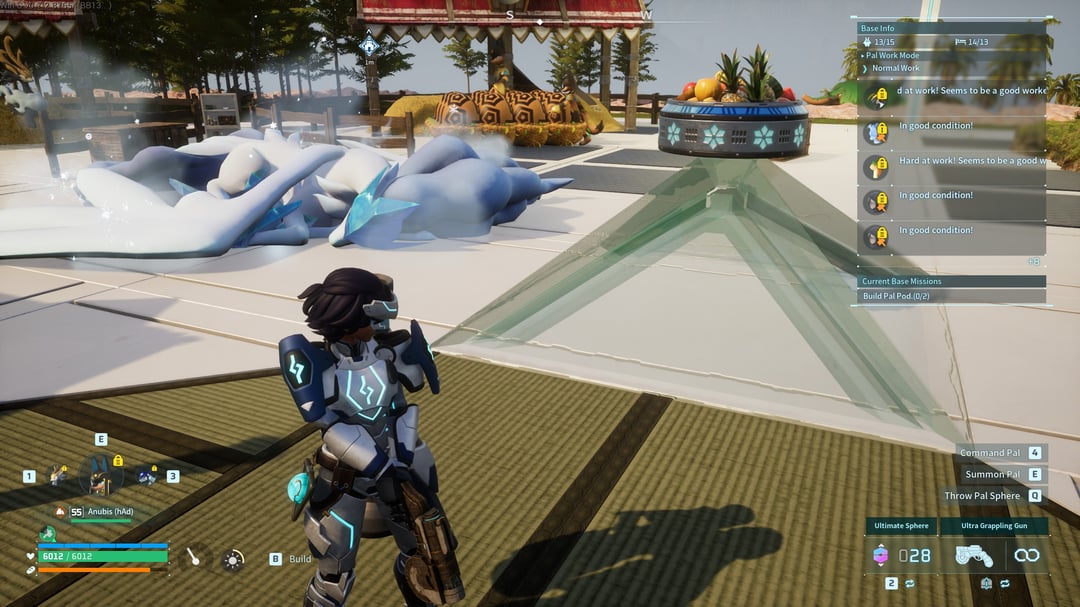Select the Anubis party pal portrait
1080x607 pixels.
coord(100,475)
